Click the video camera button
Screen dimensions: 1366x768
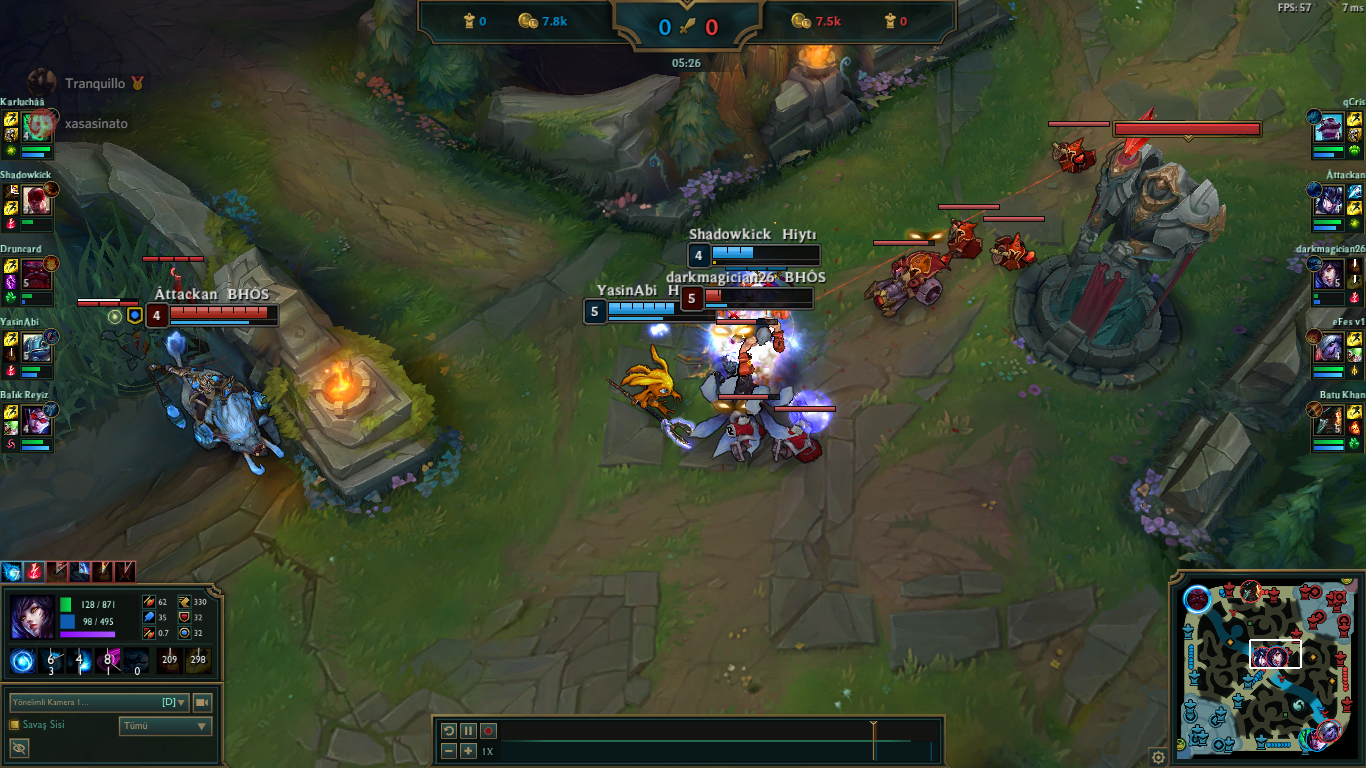[x=202, y=702]
